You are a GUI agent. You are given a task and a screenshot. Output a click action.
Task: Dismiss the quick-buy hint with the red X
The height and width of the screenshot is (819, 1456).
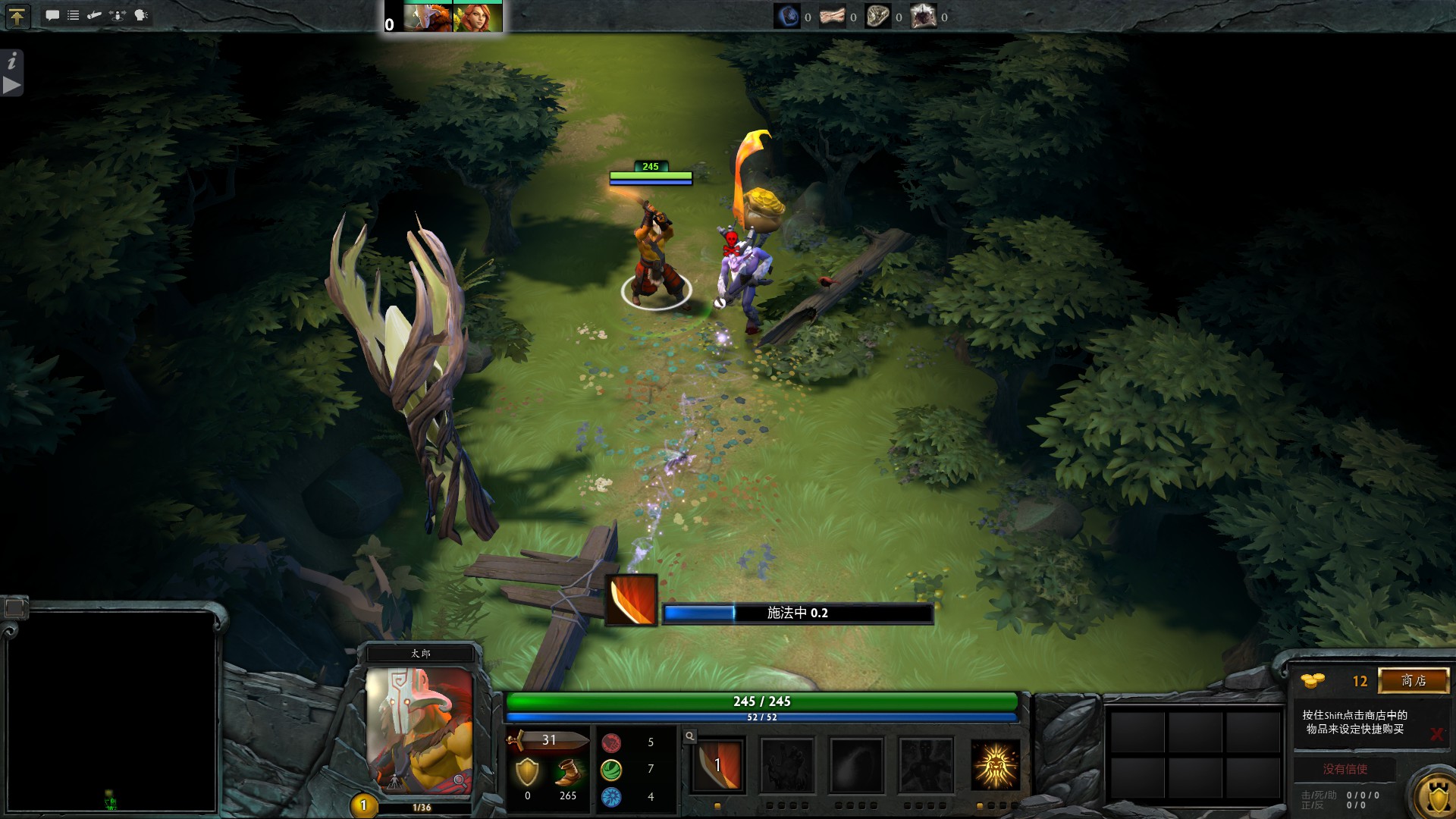pyautogui.click(x=1436, y=734)
